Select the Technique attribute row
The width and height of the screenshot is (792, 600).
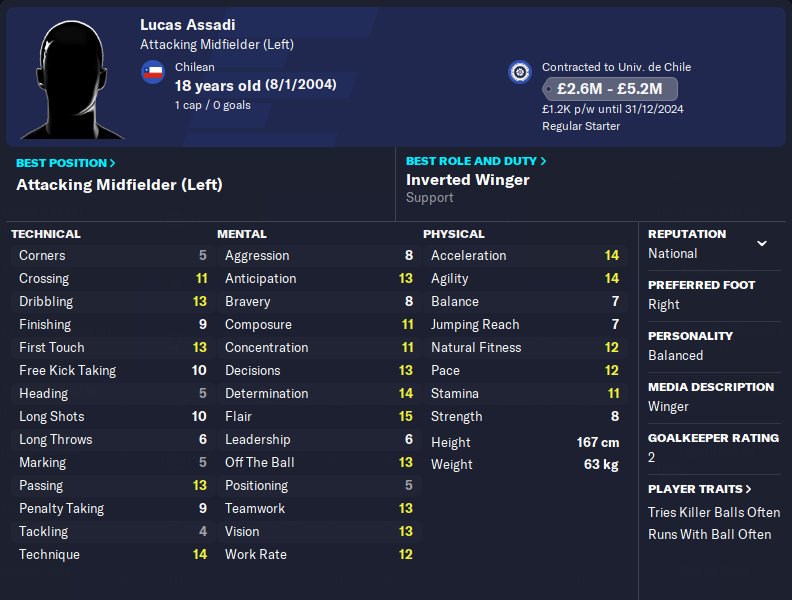(x=112, y=554)
